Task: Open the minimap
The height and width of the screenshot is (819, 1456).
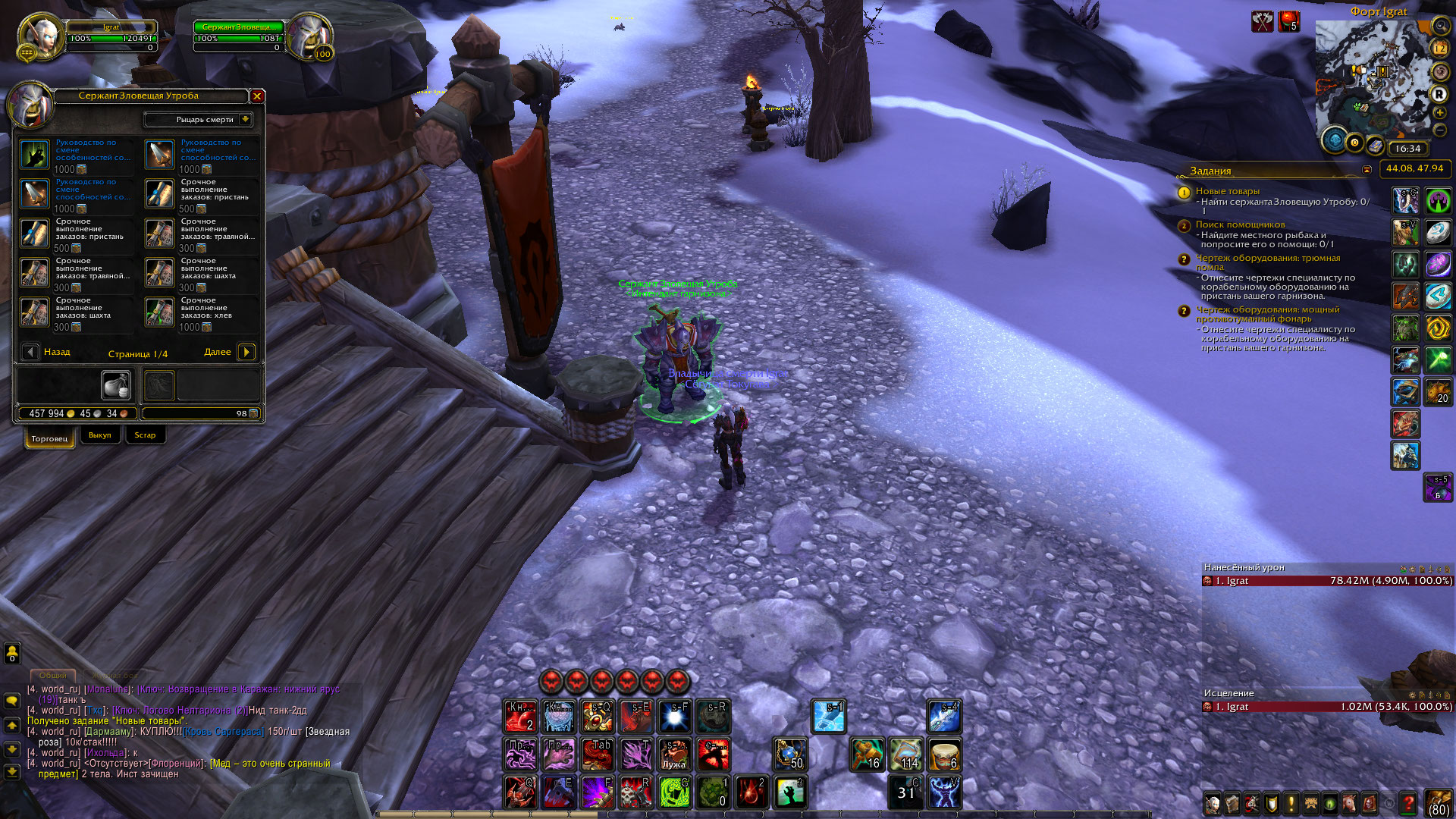Action: [1375, 80]
